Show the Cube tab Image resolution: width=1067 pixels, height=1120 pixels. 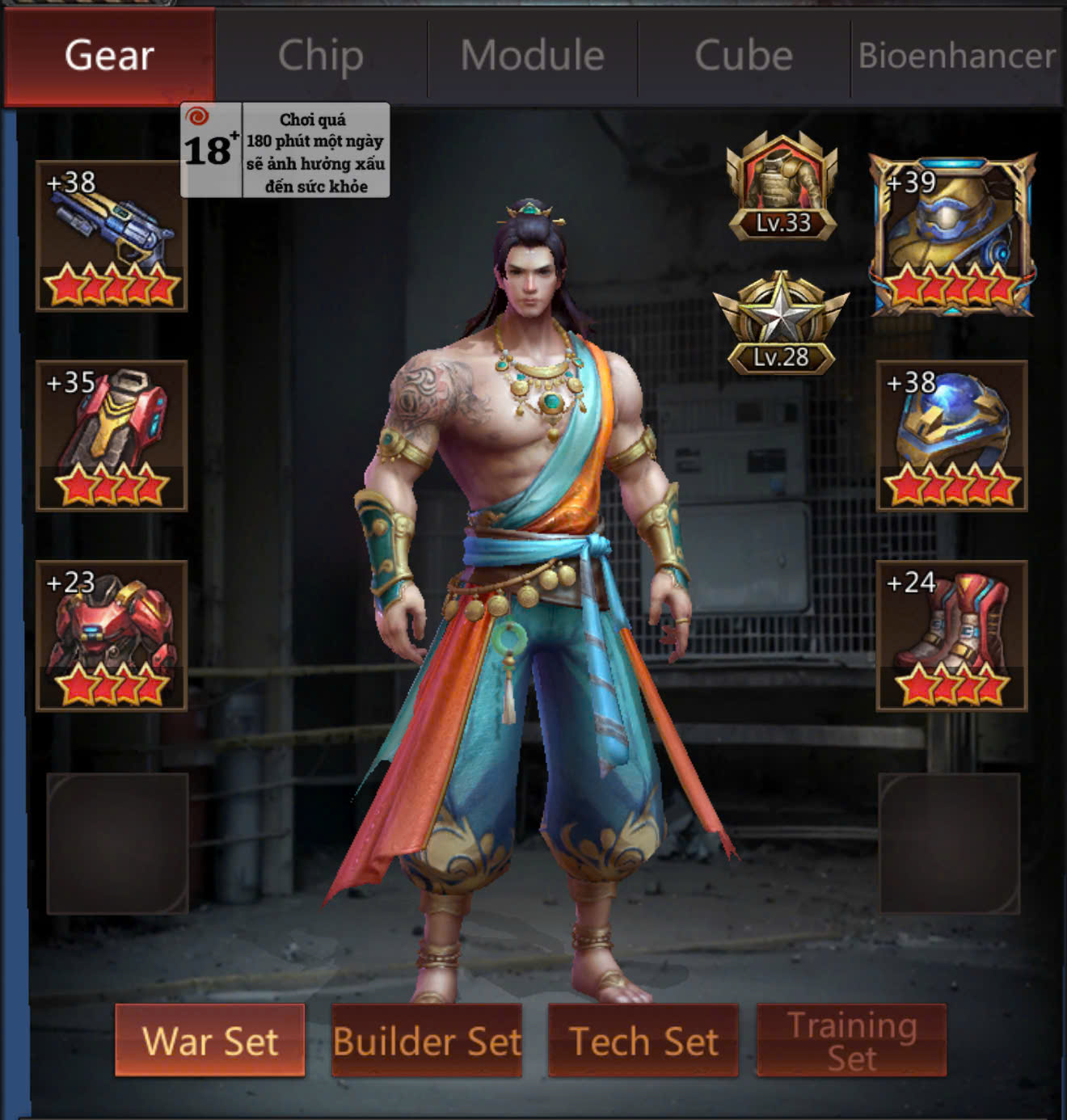tap(744, 57)
